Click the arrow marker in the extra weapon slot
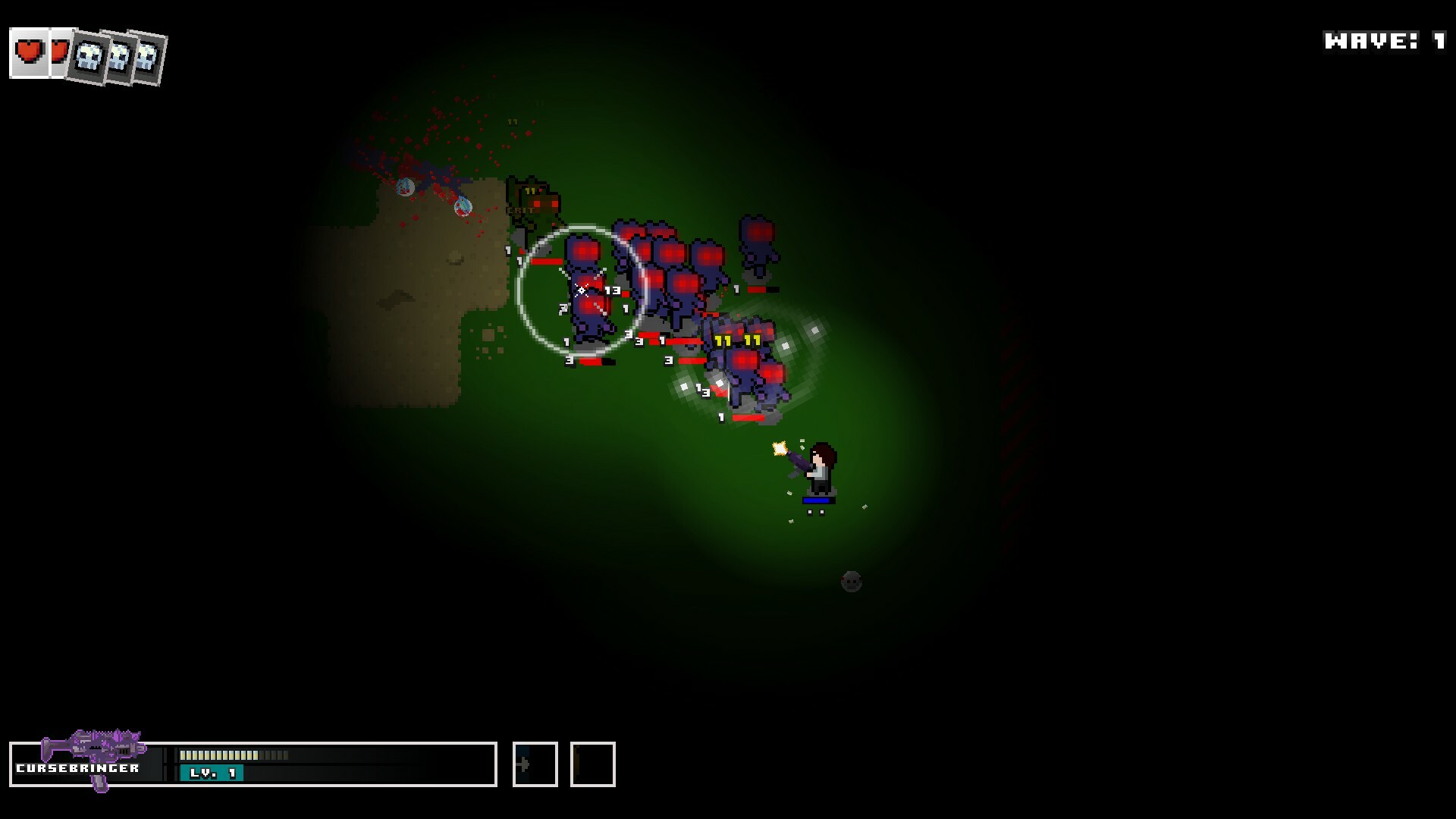 [x=523, y=765]
